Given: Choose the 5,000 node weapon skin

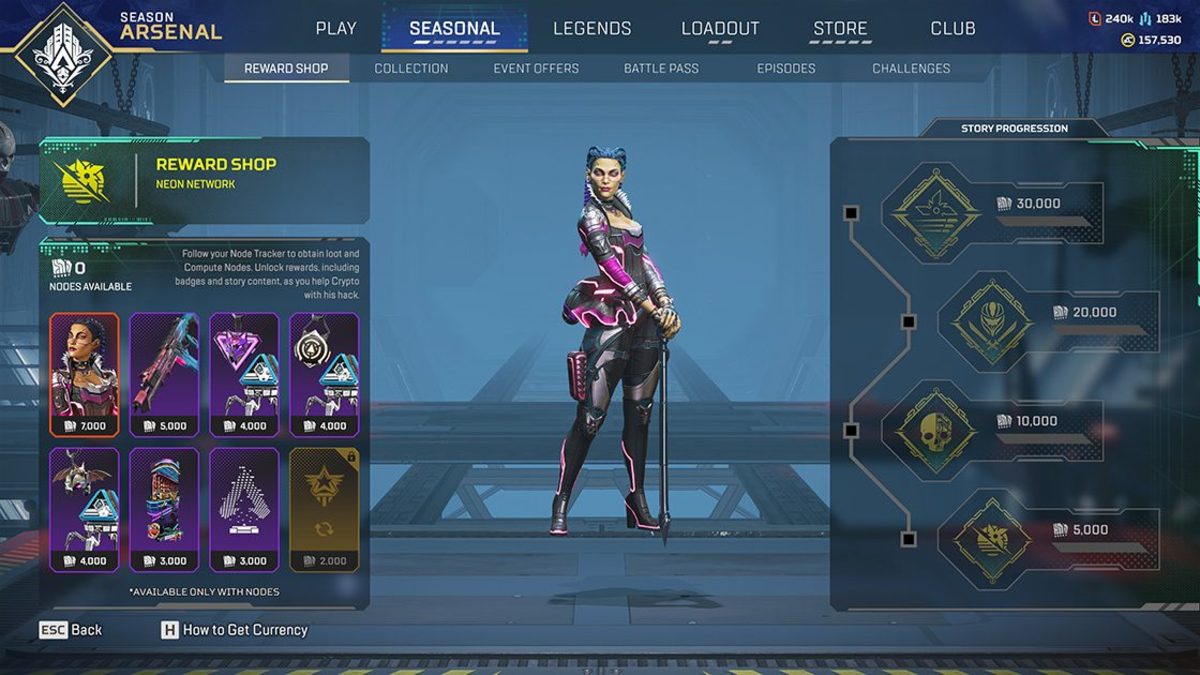Looking at the screenshot, I should point(164,375).
